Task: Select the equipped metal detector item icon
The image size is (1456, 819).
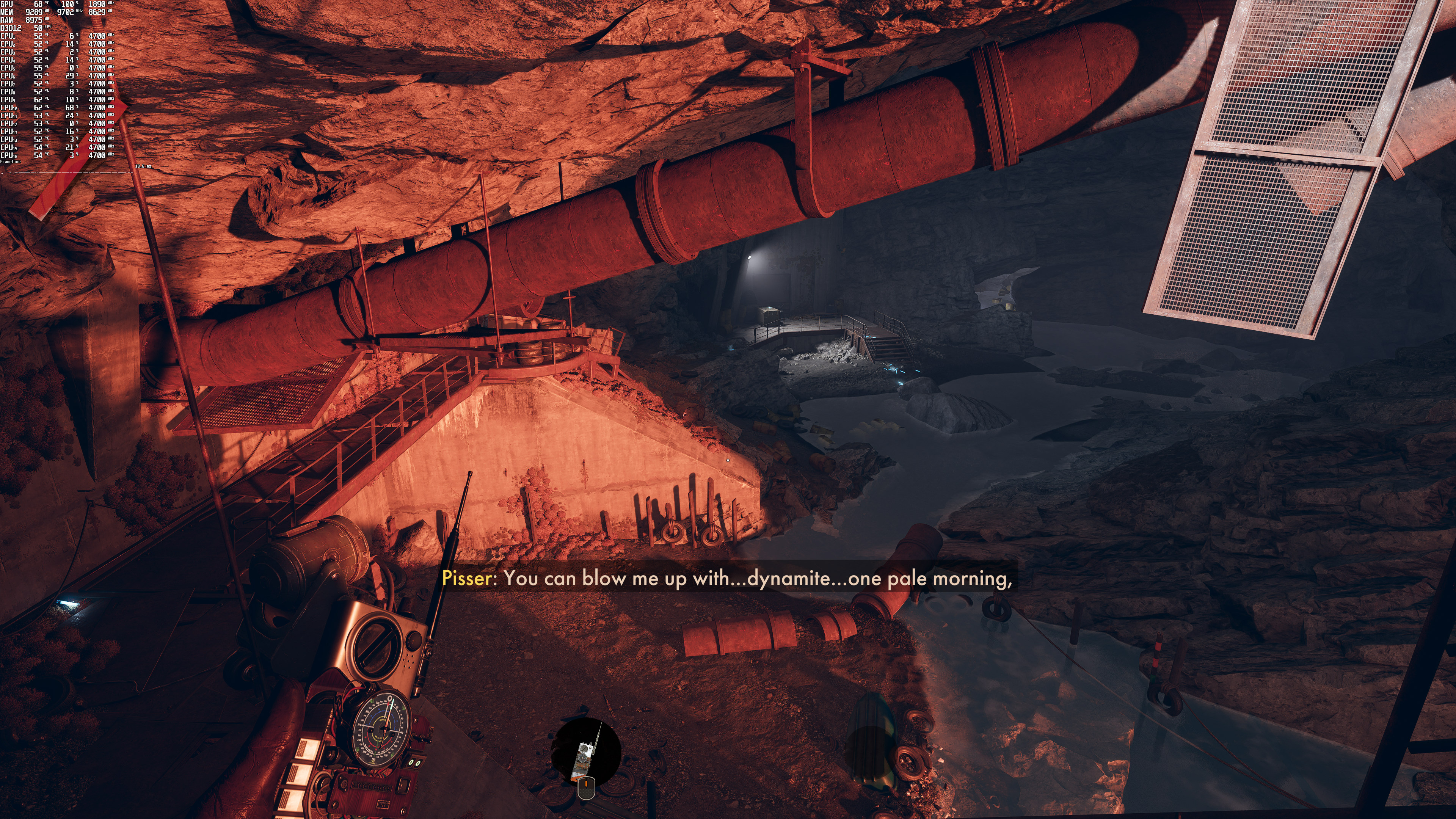Action: 585,752
